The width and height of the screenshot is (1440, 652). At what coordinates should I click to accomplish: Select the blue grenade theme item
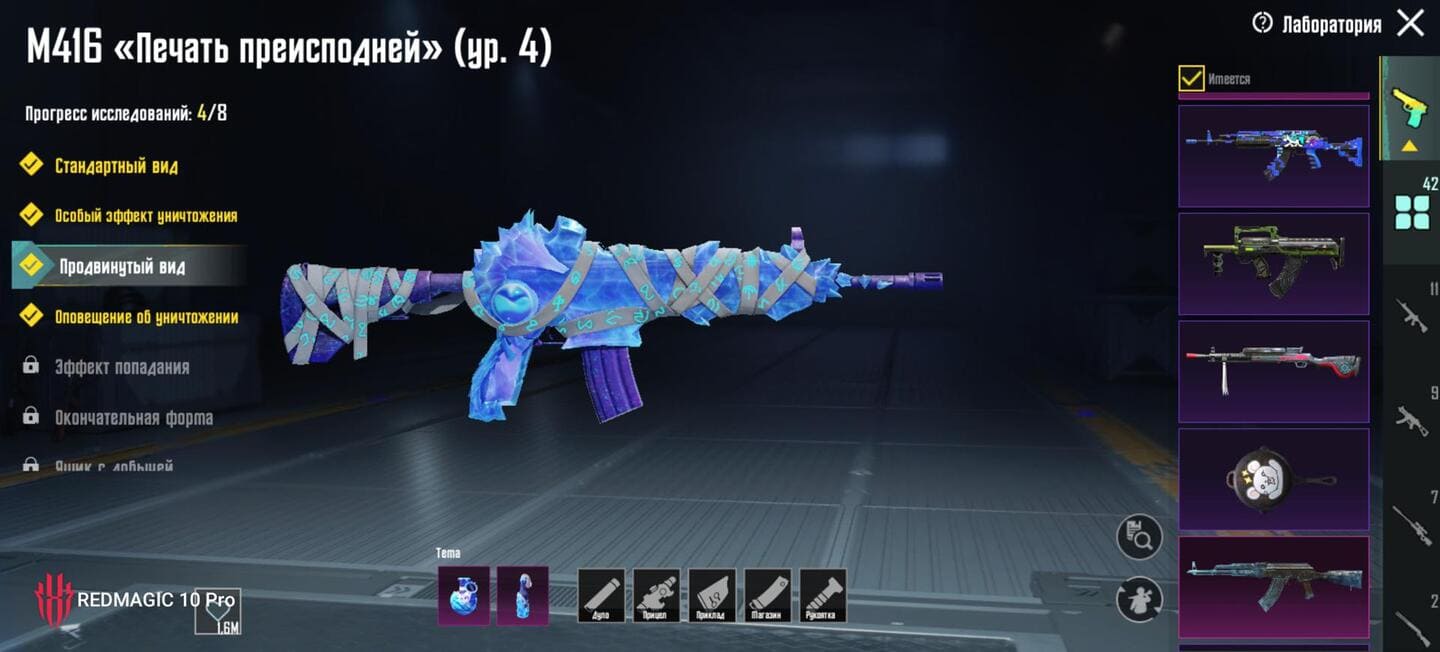click(x=464, y=595)
